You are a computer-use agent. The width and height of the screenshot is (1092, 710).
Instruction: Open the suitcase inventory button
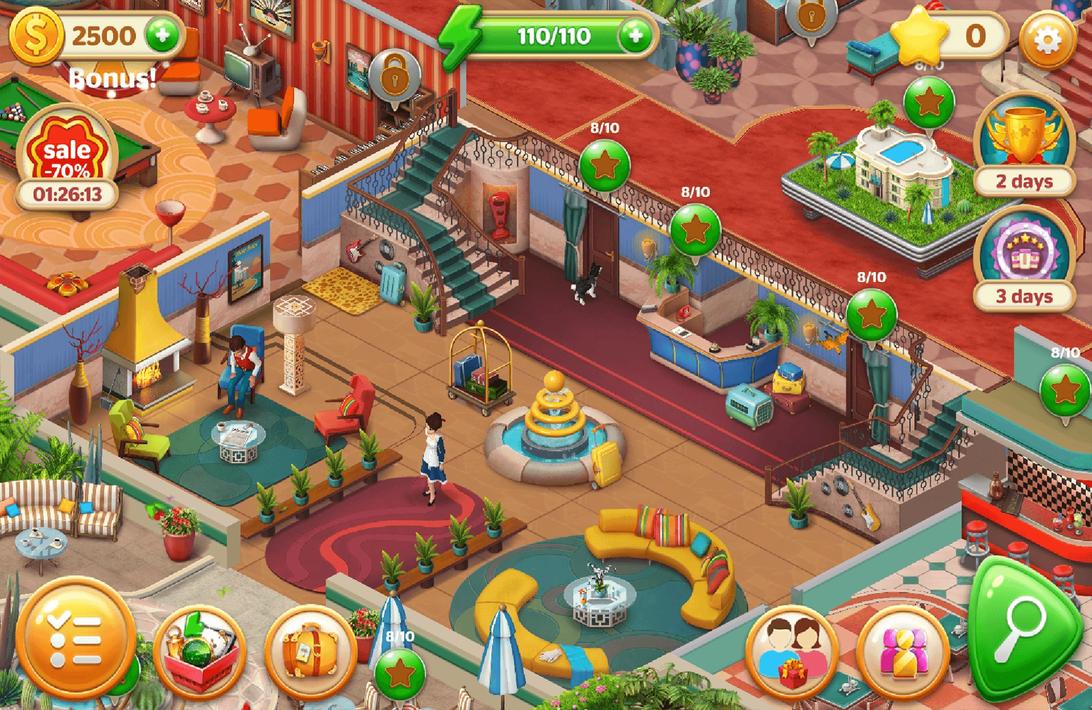310,653
